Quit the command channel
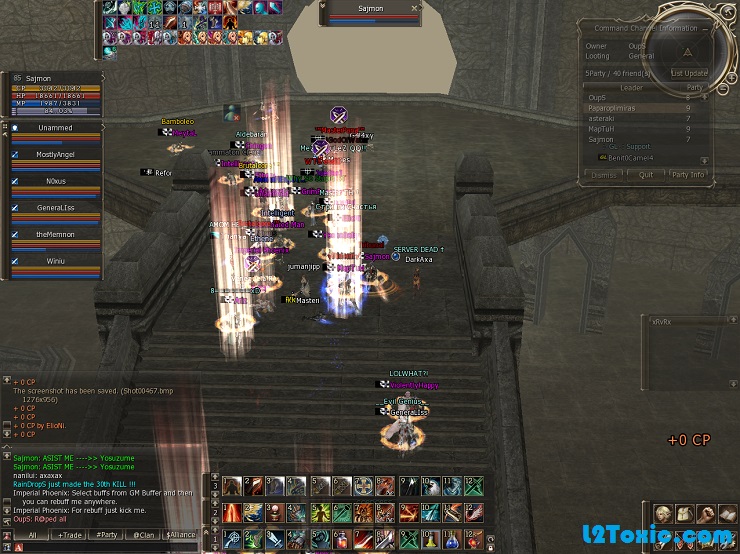The width and height of the screenshot is (740, 554). (x=646, y=174)
